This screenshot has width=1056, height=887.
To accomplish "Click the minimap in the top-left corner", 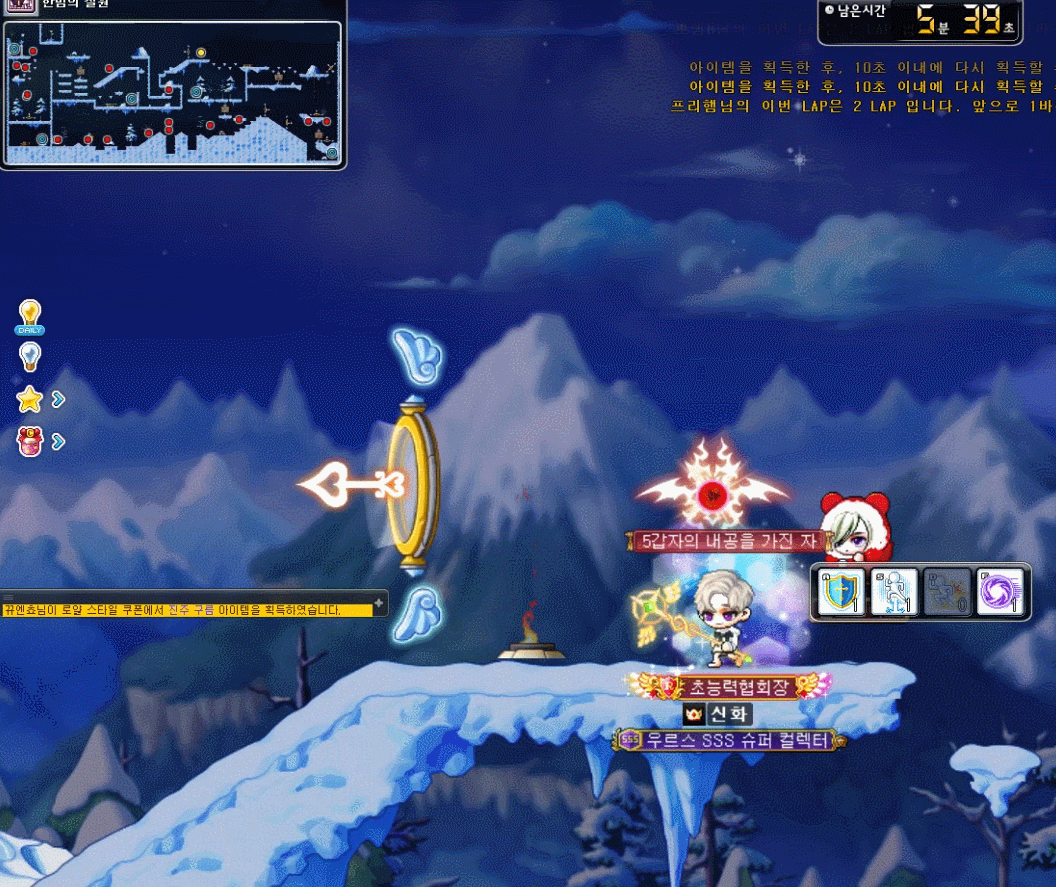I will point(172,92).
